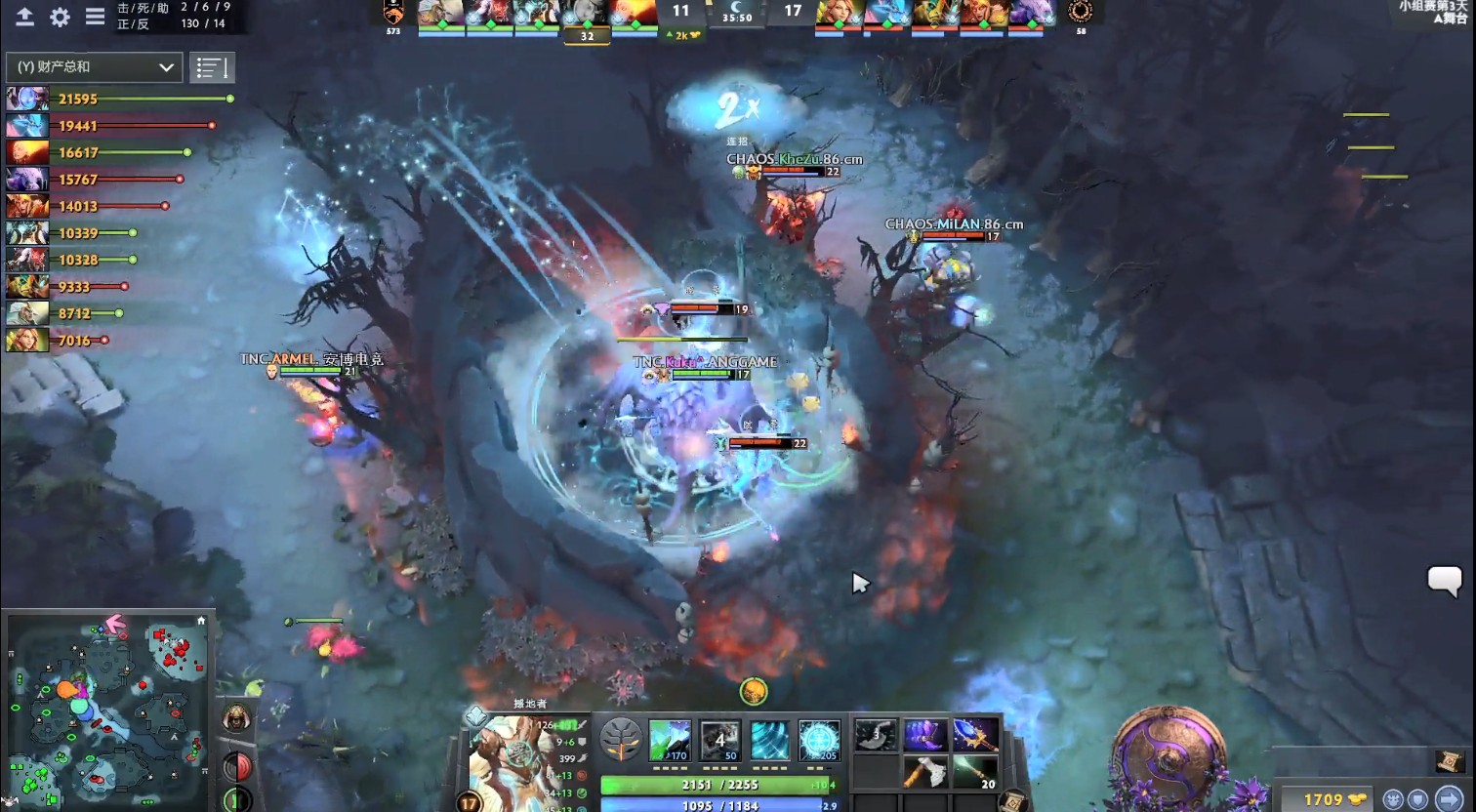Open the hamburger menu at top left
The height and width of the screenshot is (812, 1476).
pyautogui.click(x=95, y=18)
